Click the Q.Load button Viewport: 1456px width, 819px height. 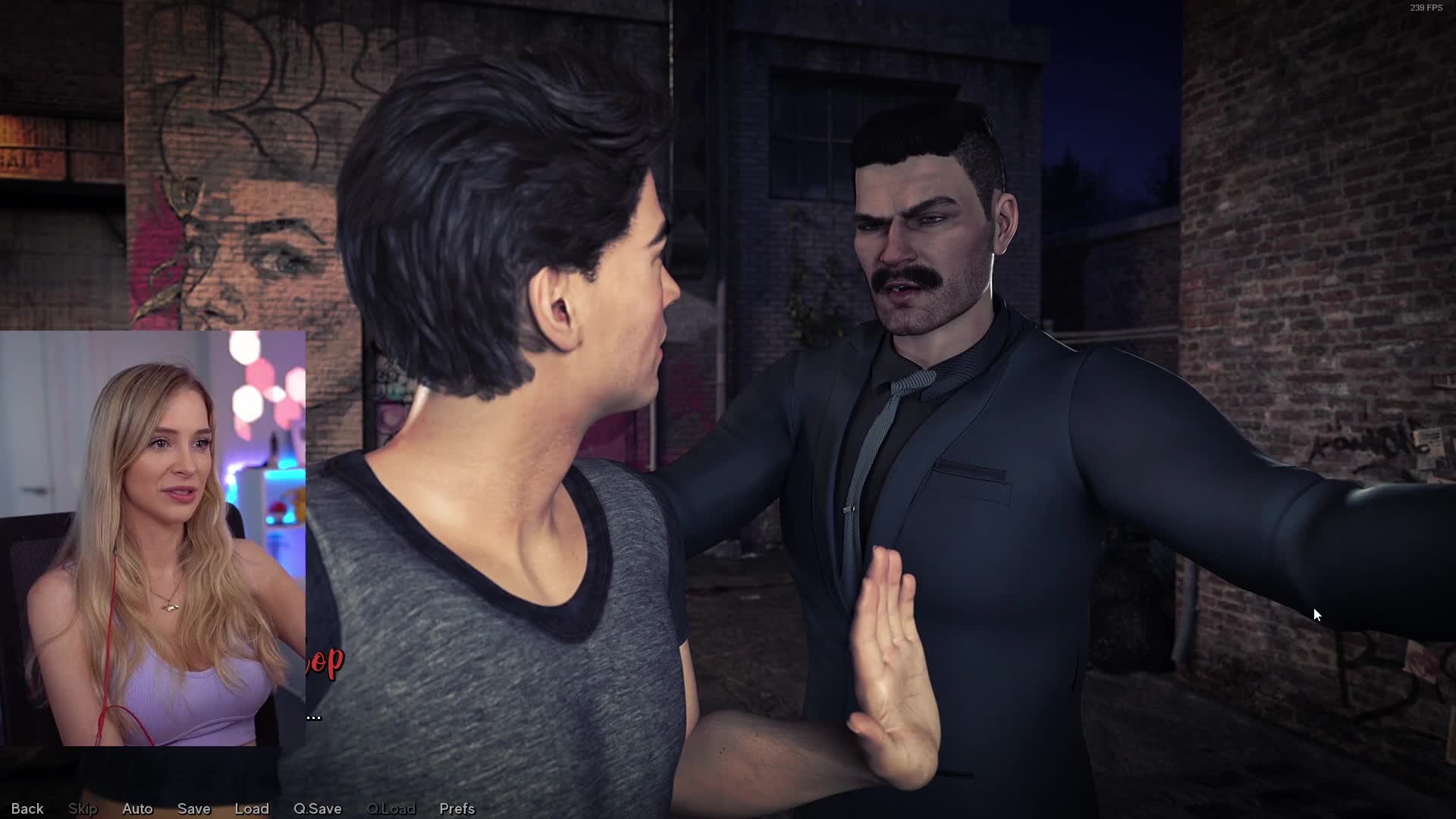(x=391, y=808)
